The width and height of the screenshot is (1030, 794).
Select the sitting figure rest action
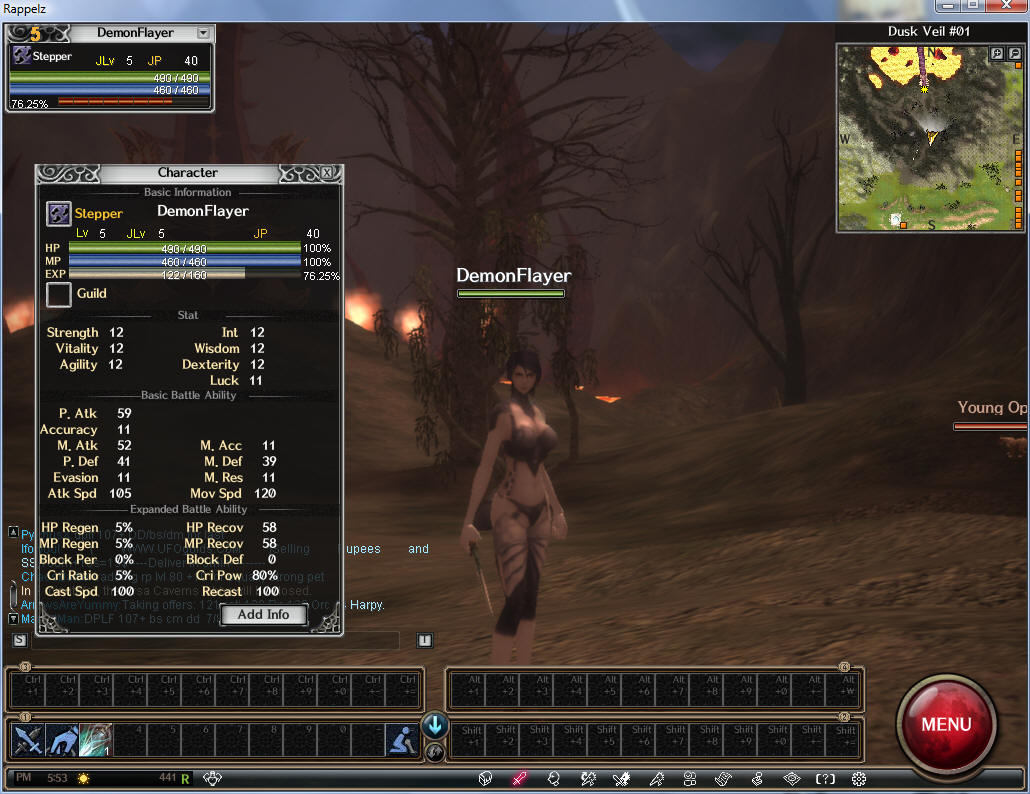[x=401, y=740]
